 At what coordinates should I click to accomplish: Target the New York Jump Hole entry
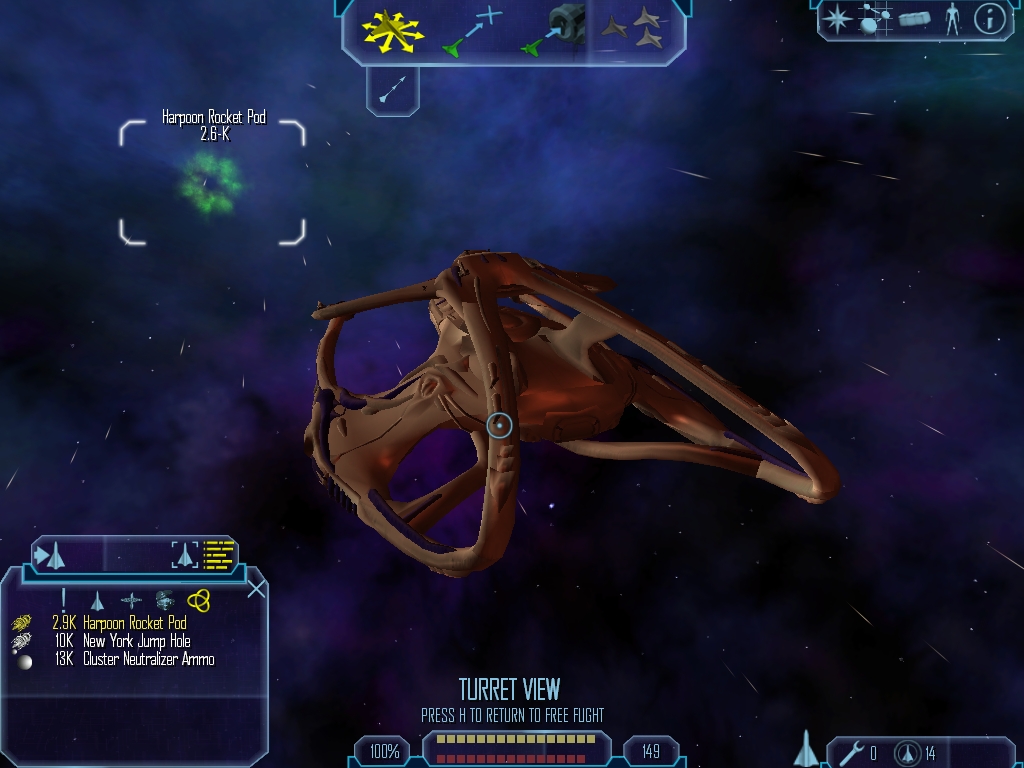click(x=136, y=641)
